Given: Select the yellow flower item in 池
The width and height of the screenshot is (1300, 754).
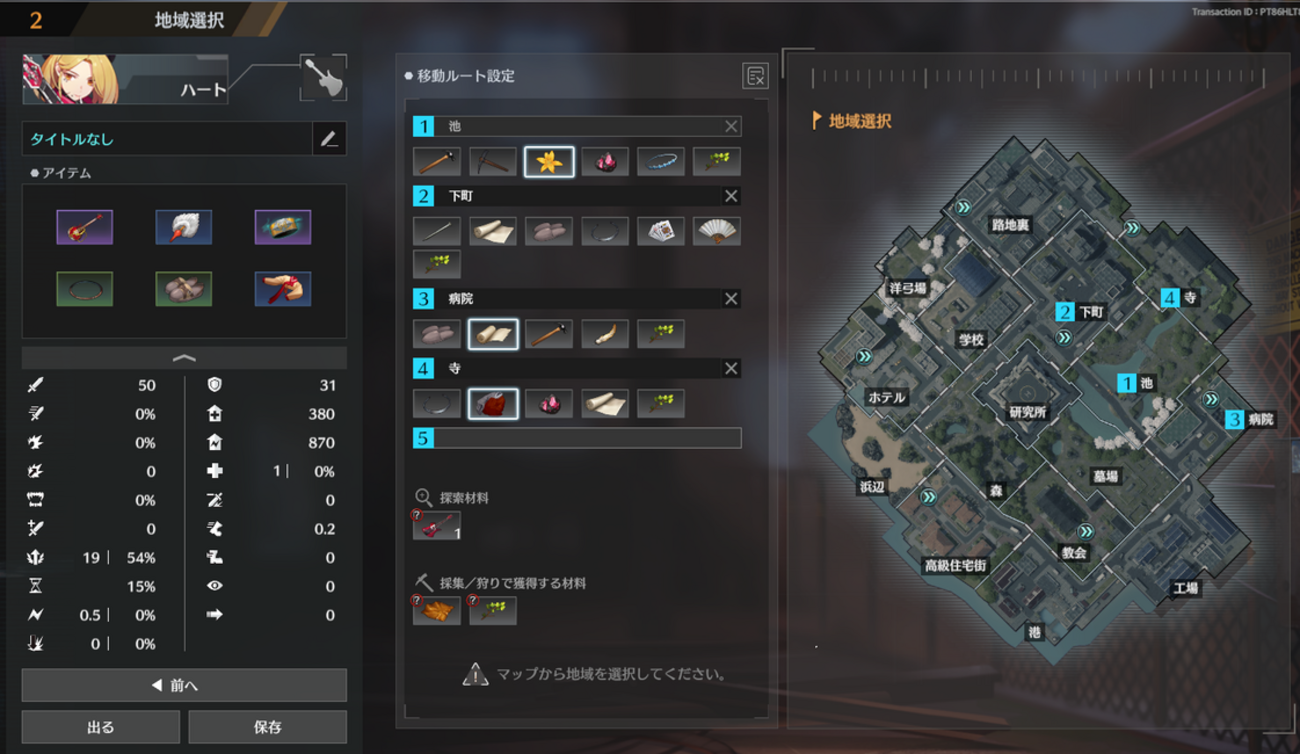Looking at the screenshot, I should [549, 161].
